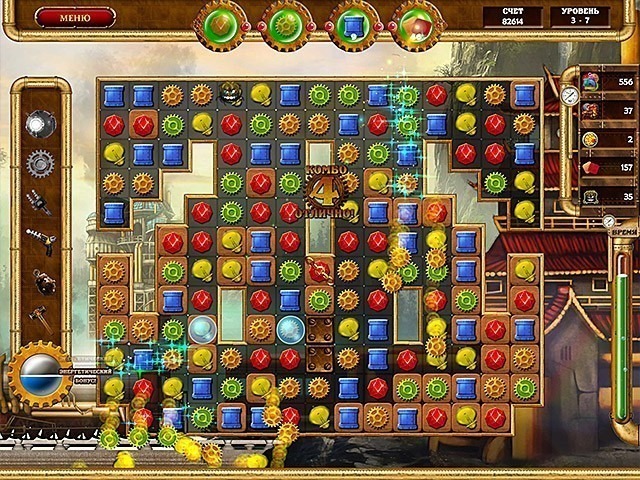Select the glowing orb power-up tool
The height and width of the screenshot is (480, 640).
pyautogui.click(x=39, y=122)
